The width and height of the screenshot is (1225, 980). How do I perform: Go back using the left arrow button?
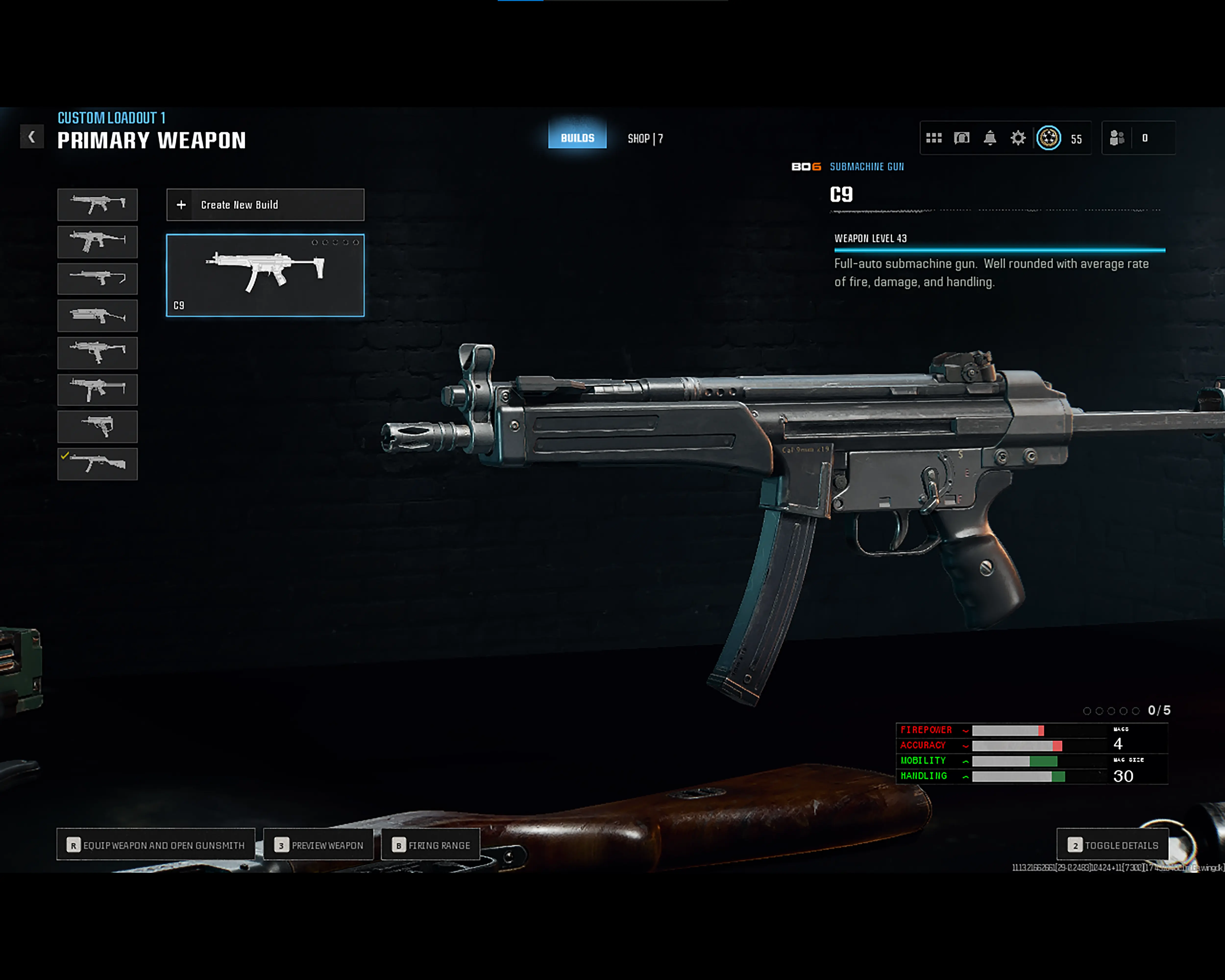[x=32, y=137]
